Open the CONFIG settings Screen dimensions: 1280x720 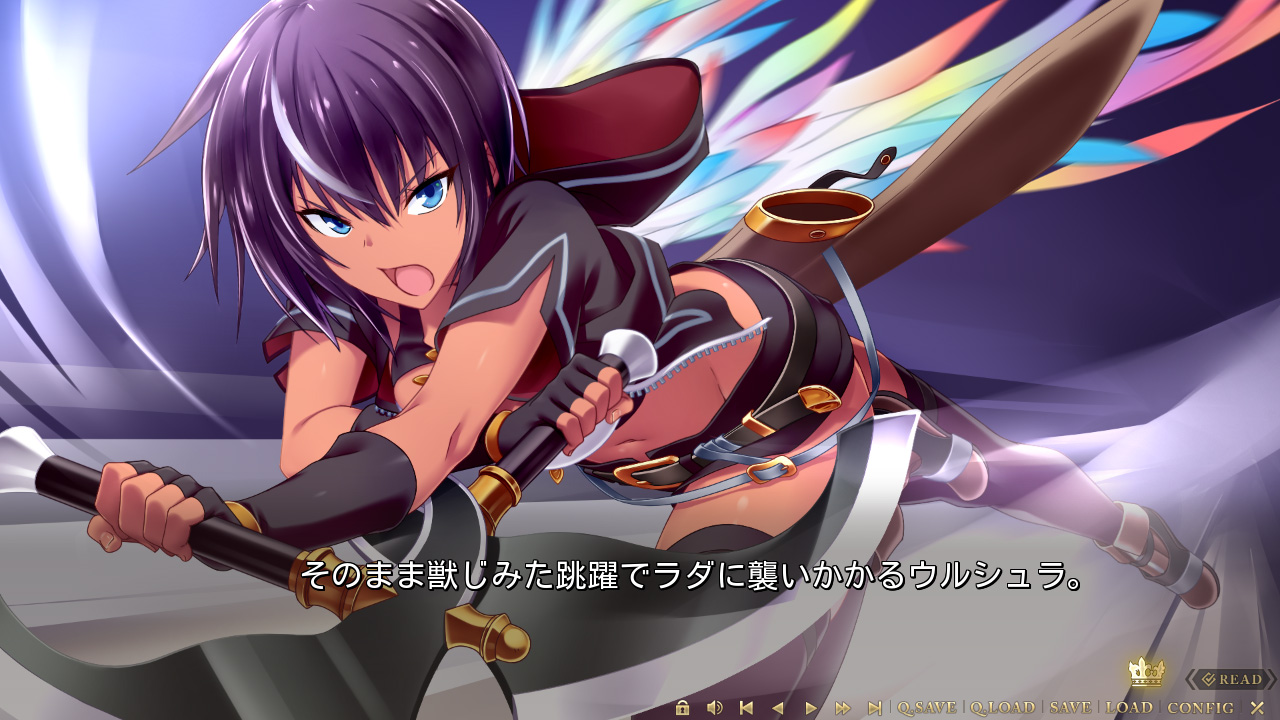pyautogui.click(x=1200, y=708)
